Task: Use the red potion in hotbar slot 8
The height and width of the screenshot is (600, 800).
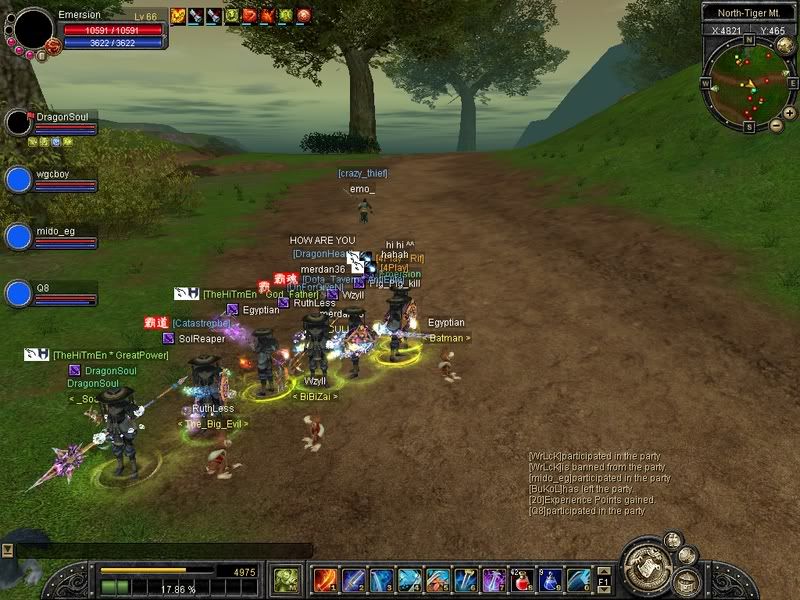Action: coord(521,580)
